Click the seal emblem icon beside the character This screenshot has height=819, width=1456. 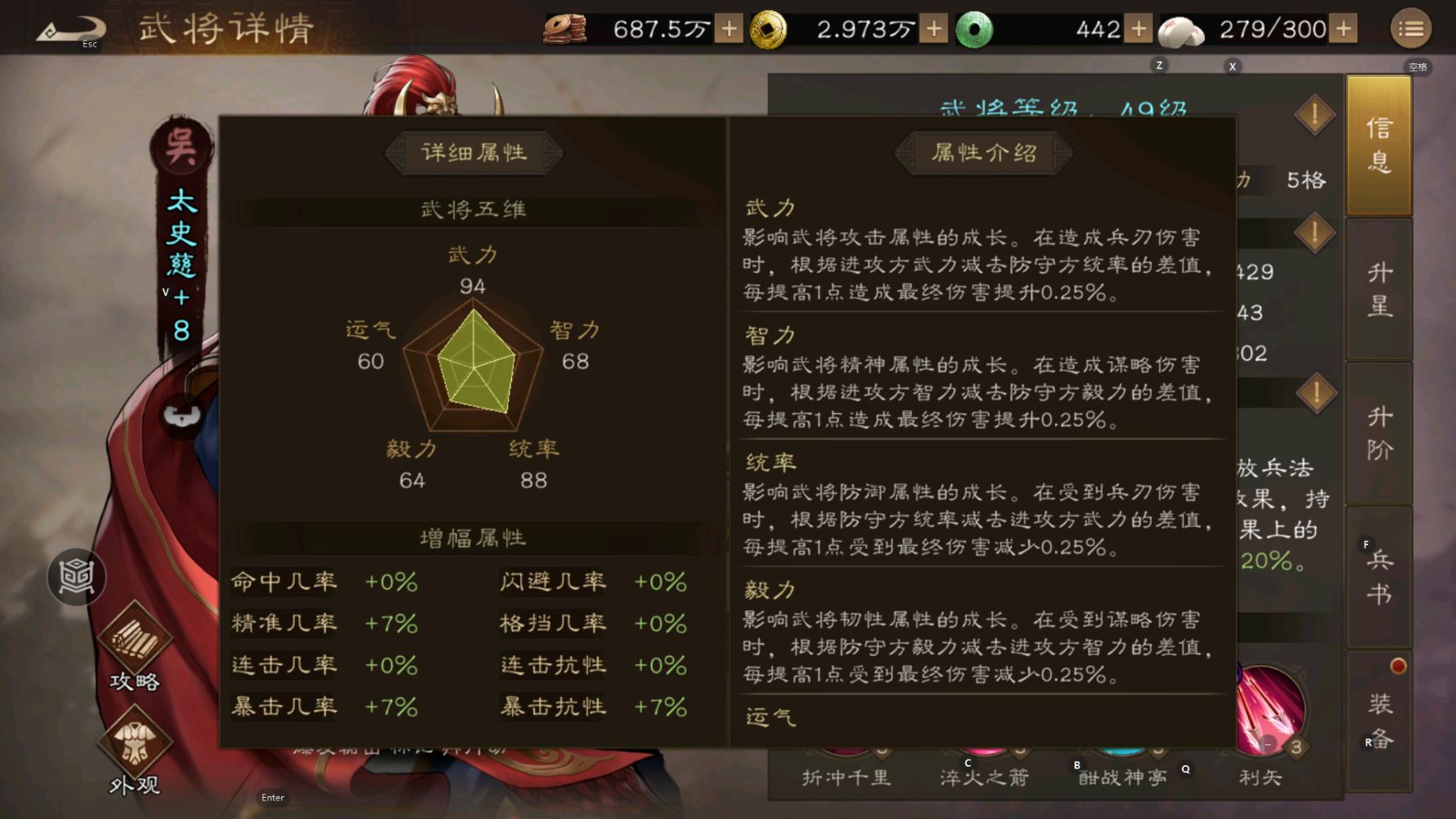pos(76,577)
